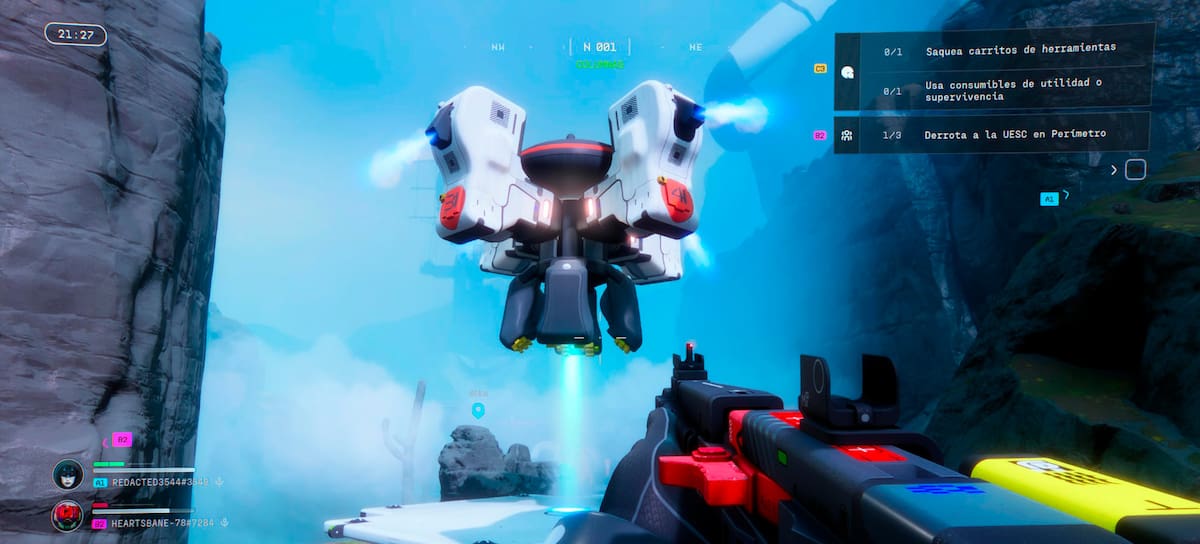Screen dimensions: 1200x544
Task: Click the blue waypoint marker pin
Action: (x=478, y=410)
